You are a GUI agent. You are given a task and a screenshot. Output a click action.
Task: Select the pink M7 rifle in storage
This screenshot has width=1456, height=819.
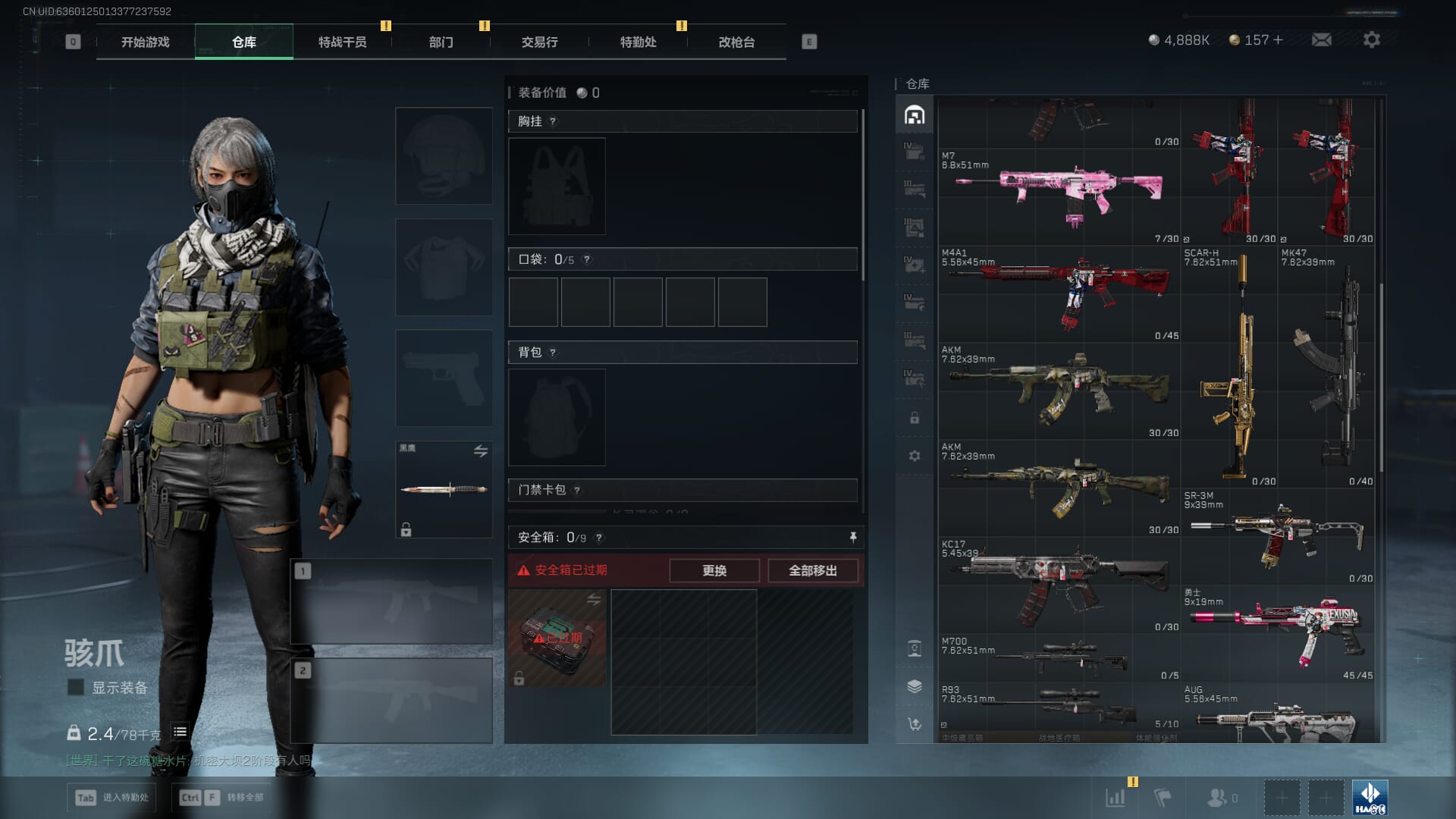pyautogui.click(x=1059, y=196)
